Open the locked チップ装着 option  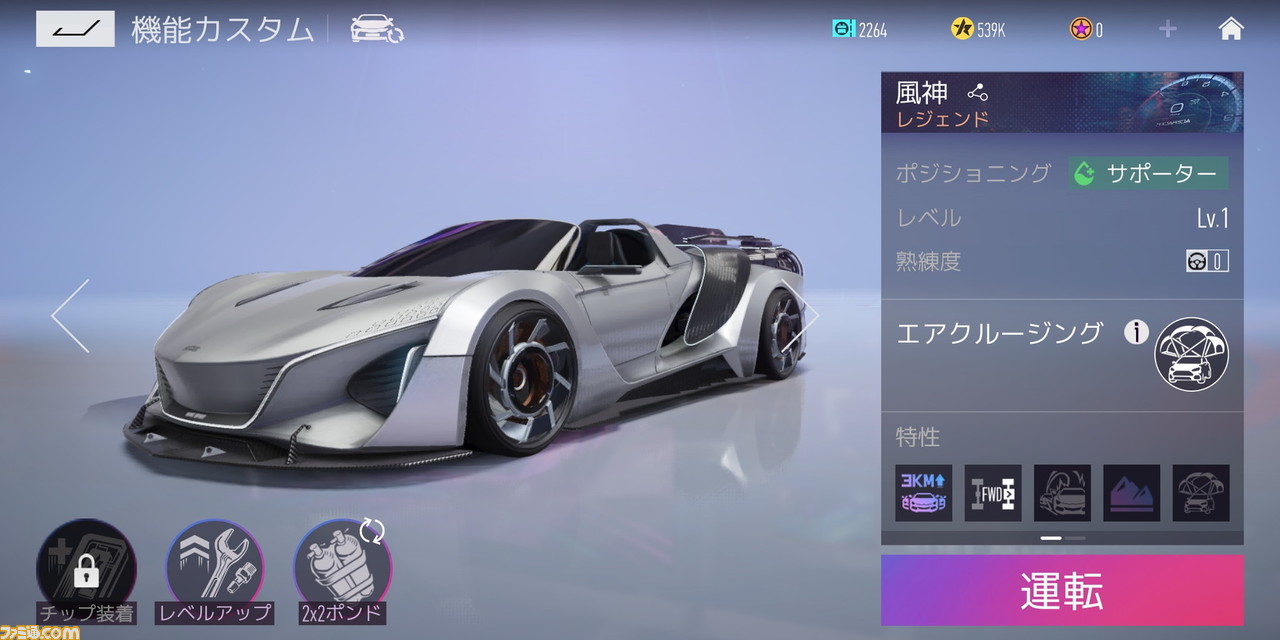click(x=86, y=570)
